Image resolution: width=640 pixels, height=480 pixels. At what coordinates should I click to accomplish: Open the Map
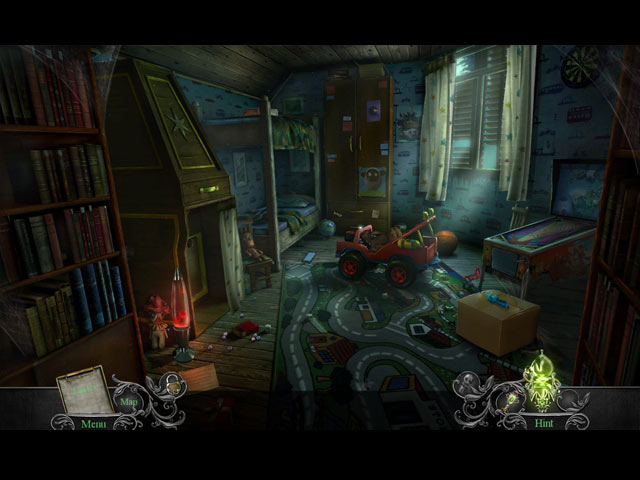pyautogui.click(x=129, y=402)
